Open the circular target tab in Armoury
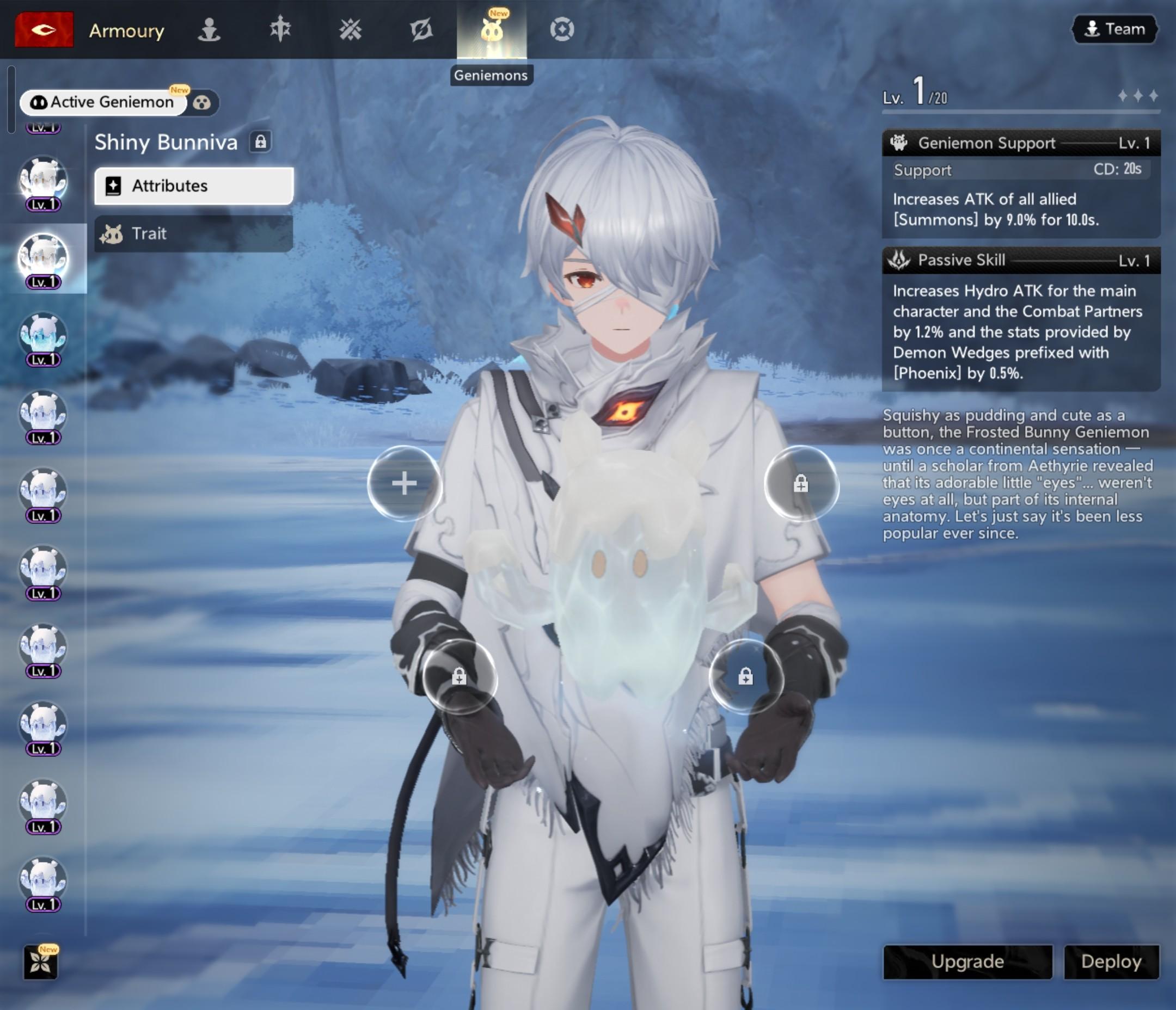Image resolution: width=1176 pixels, height=1010 pixels. [562, 29]
